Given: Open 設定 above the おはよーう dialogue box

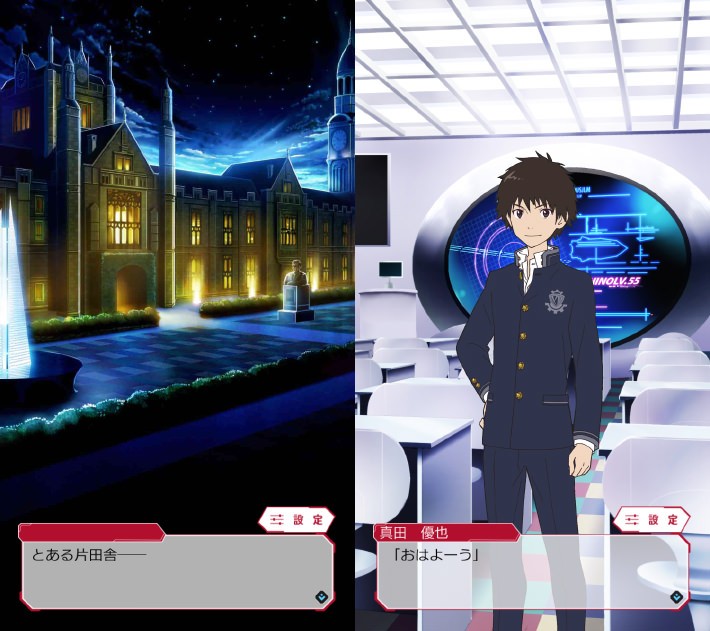Looking at the screenshot, I should (x=652, y=520).
